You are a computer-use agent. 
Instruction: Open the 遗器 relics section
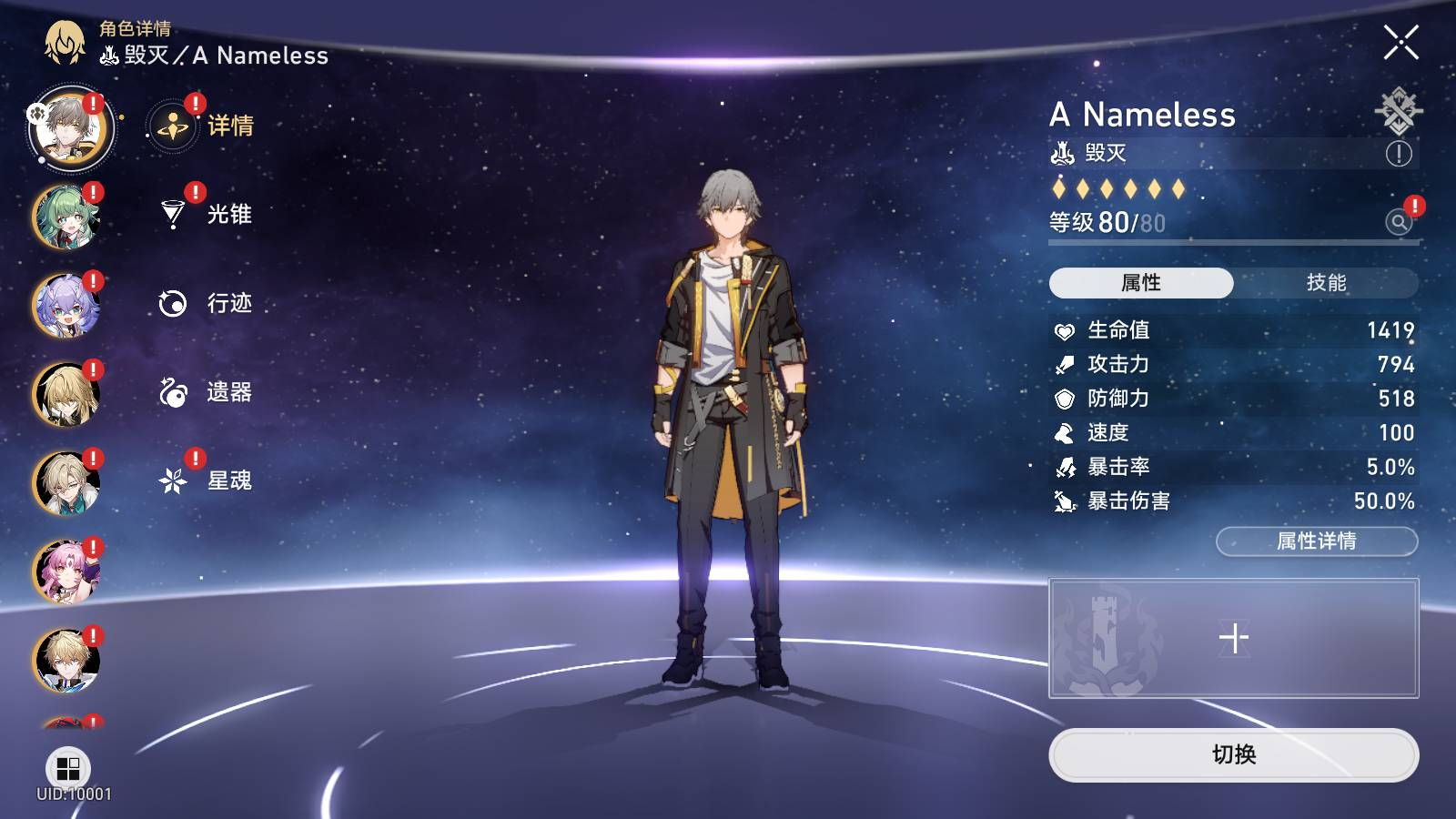[x=205, y=392]
